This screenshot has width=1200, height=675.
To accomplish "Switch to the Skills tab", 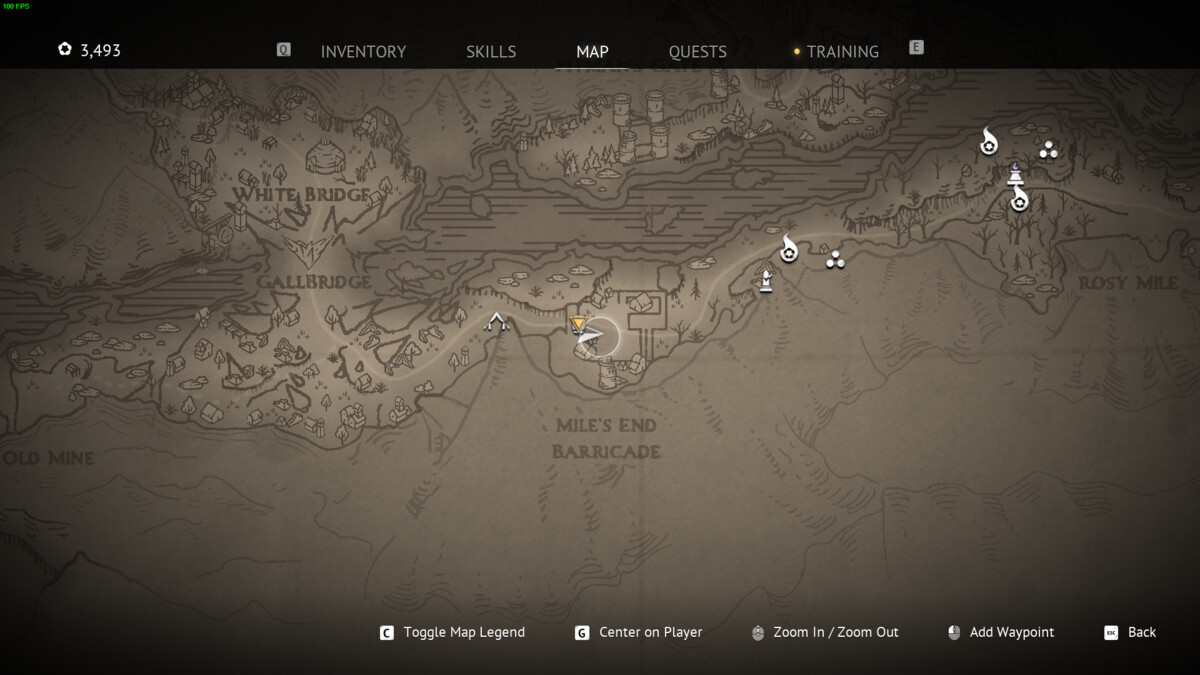I will click(491, 52).
